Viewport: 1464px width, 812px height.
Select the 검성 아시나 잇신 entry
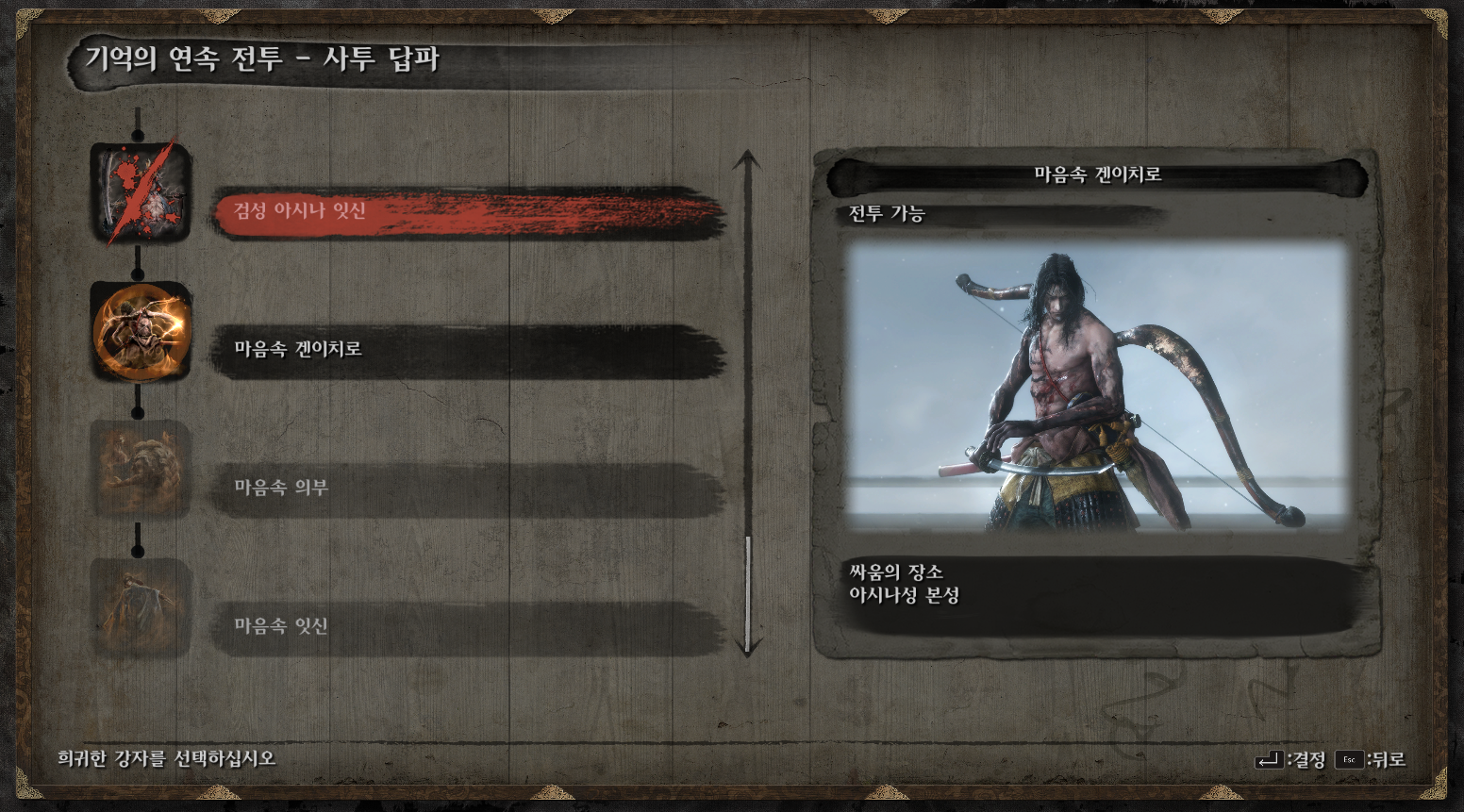coord(467,211)
